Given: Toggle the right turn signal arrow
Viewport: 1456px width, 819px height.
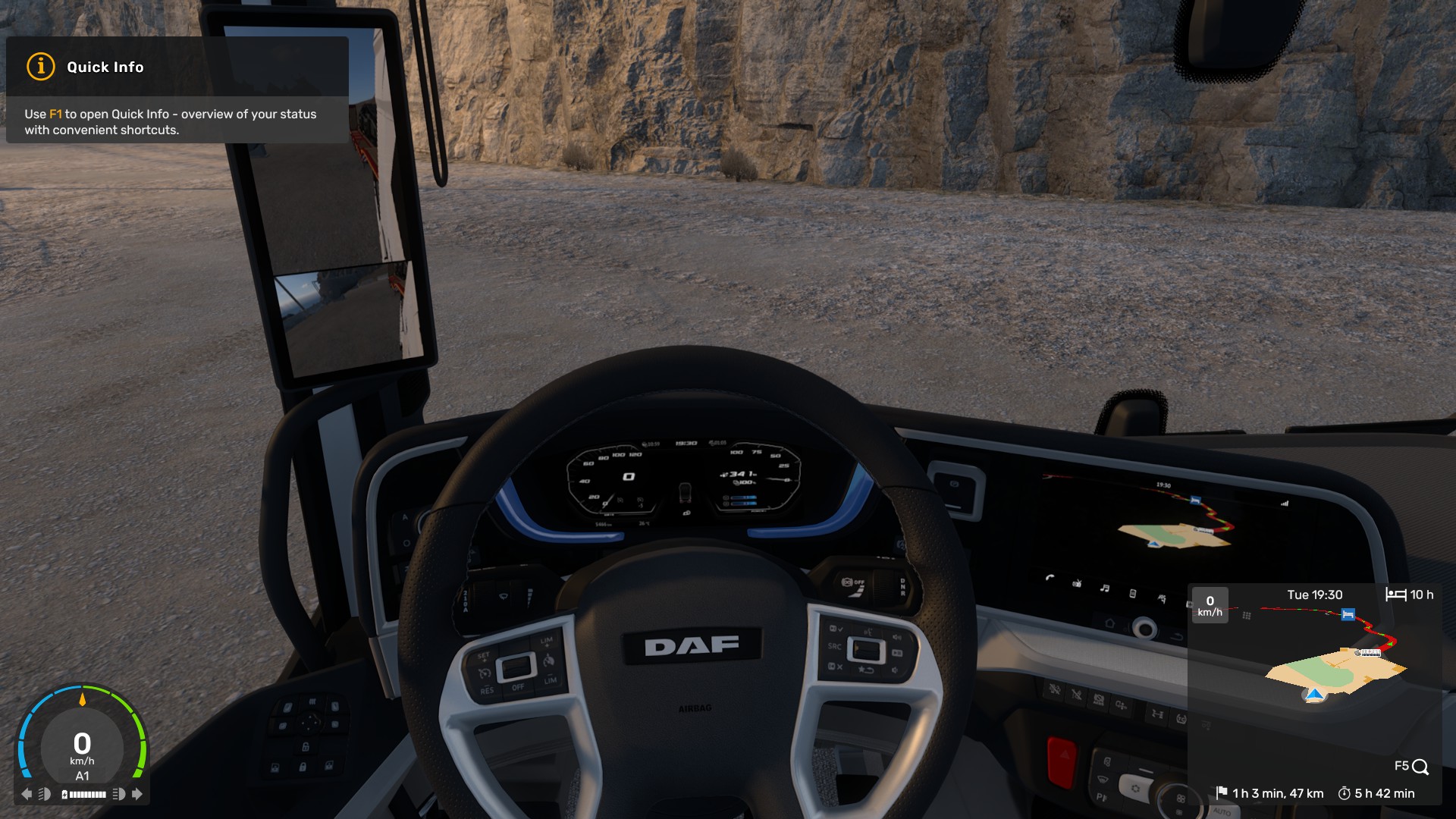Looking at the screenshot, I should [137, 794].
